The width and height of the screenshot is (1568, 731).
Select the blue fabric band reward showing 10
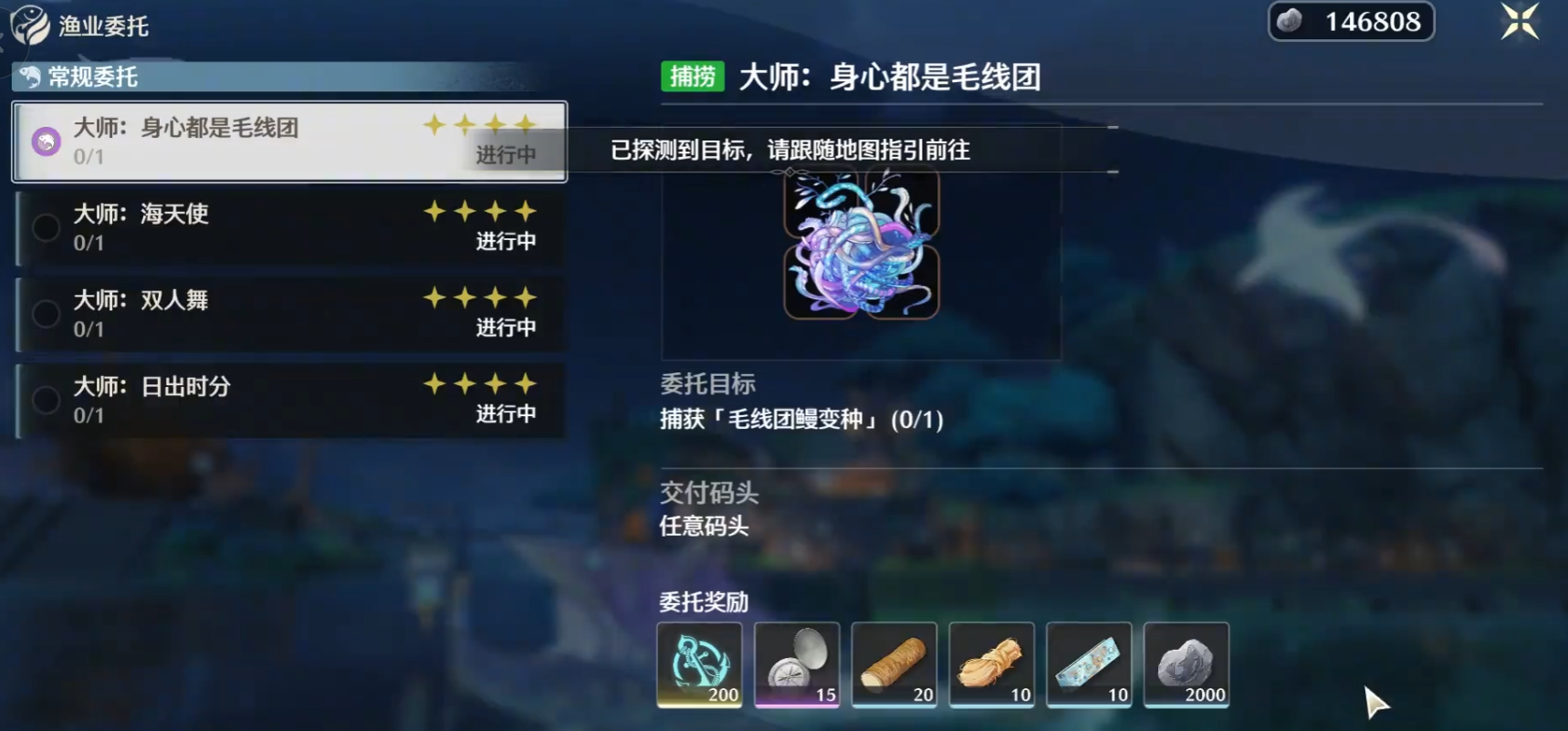tap(1090, 664)
